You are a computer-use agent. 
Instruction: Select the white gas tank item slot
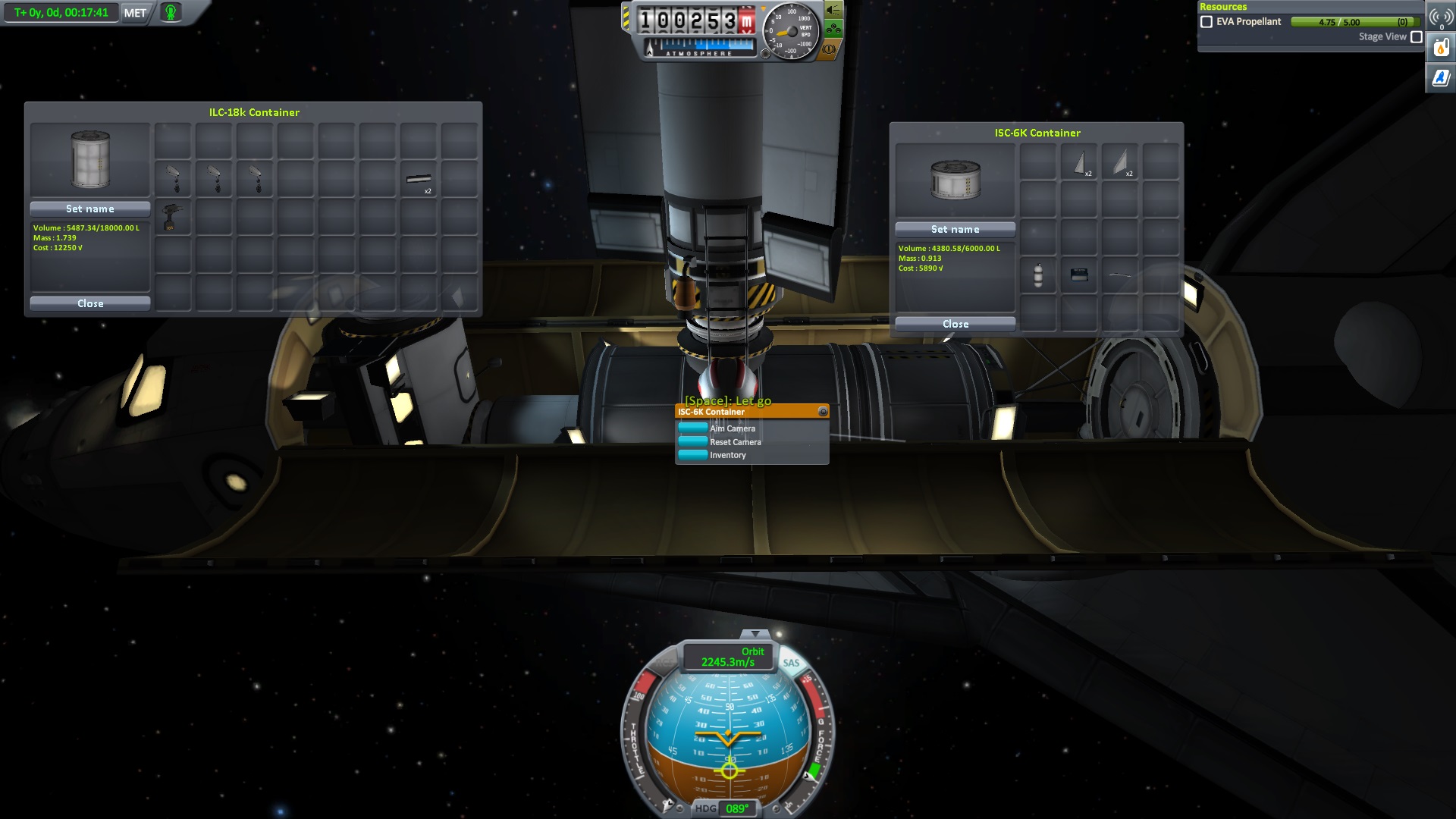(1038, 275)
